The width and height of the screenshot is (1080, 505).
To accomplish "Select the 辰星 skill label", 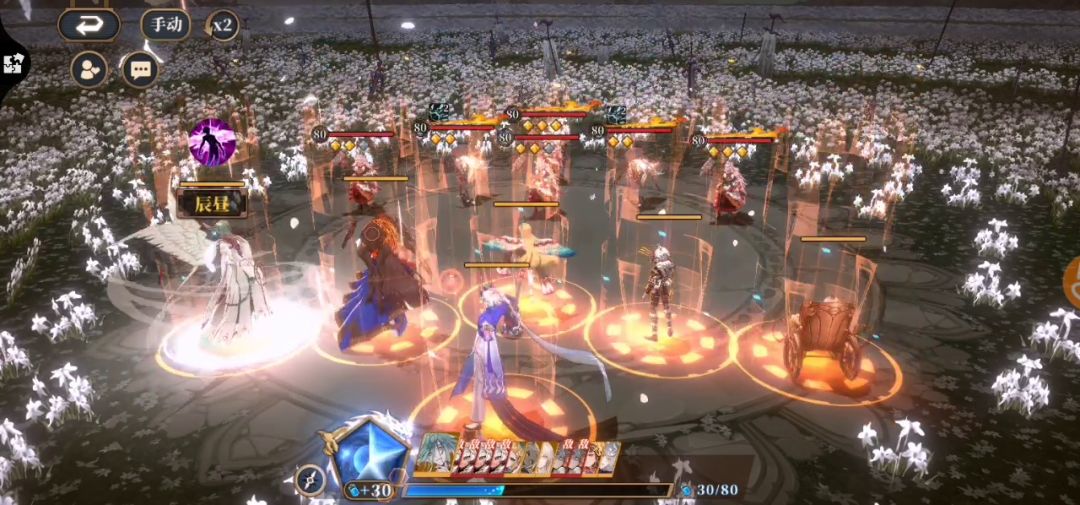I will [x=211, y=203].
